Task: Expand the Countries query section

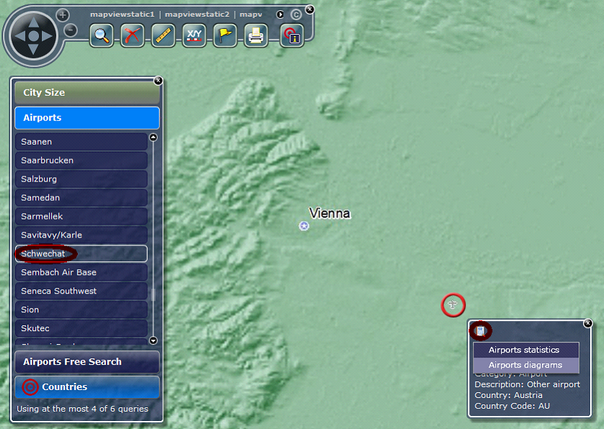Action: [86, 387]
